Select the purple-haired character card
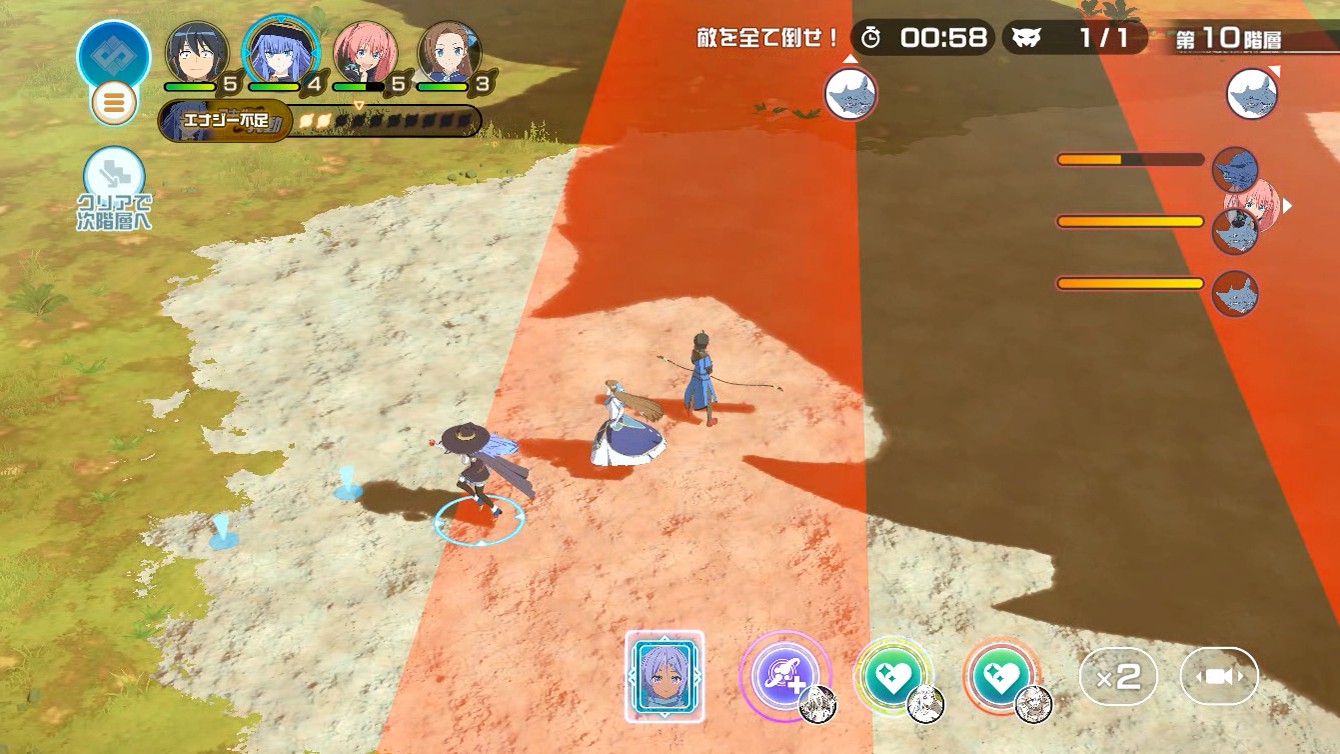This screenshot has width=1340, height=754. pos(665,676)
